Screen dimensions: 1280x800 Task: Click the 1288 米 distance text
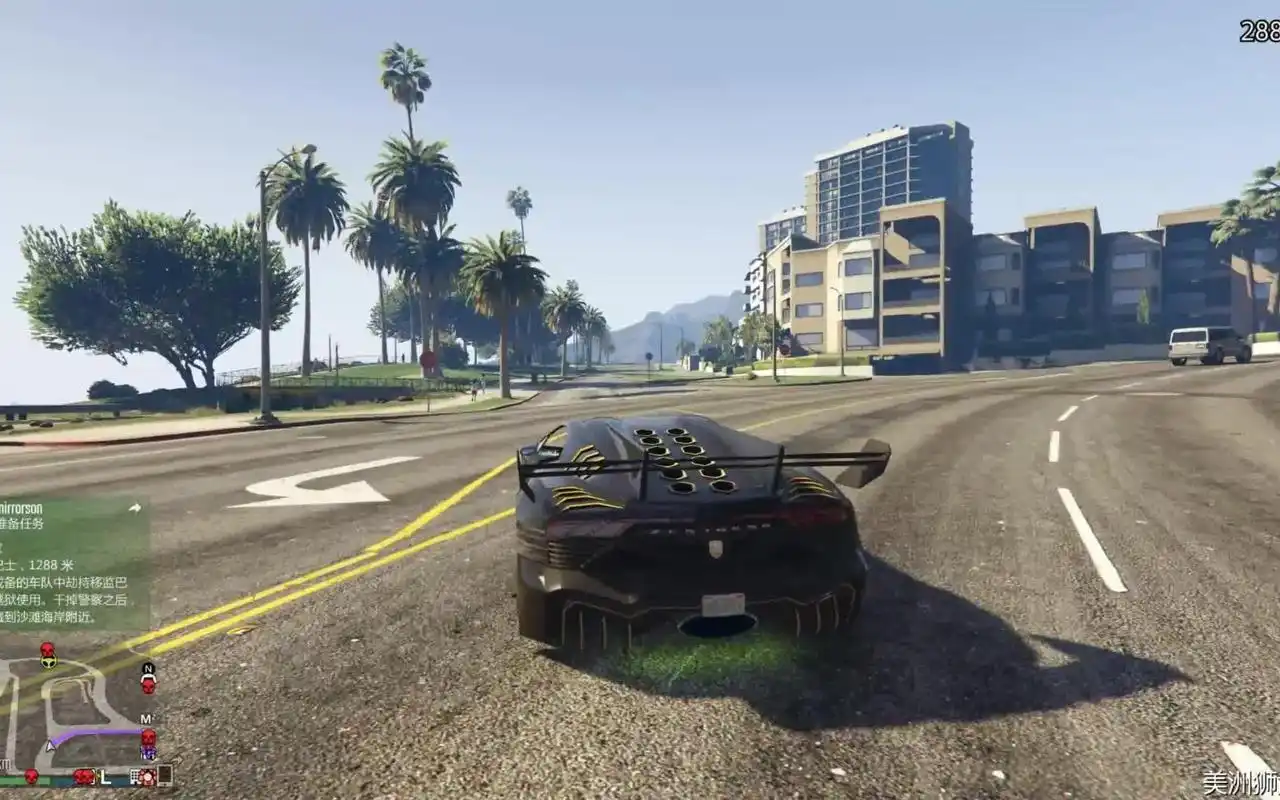[51, 564]
